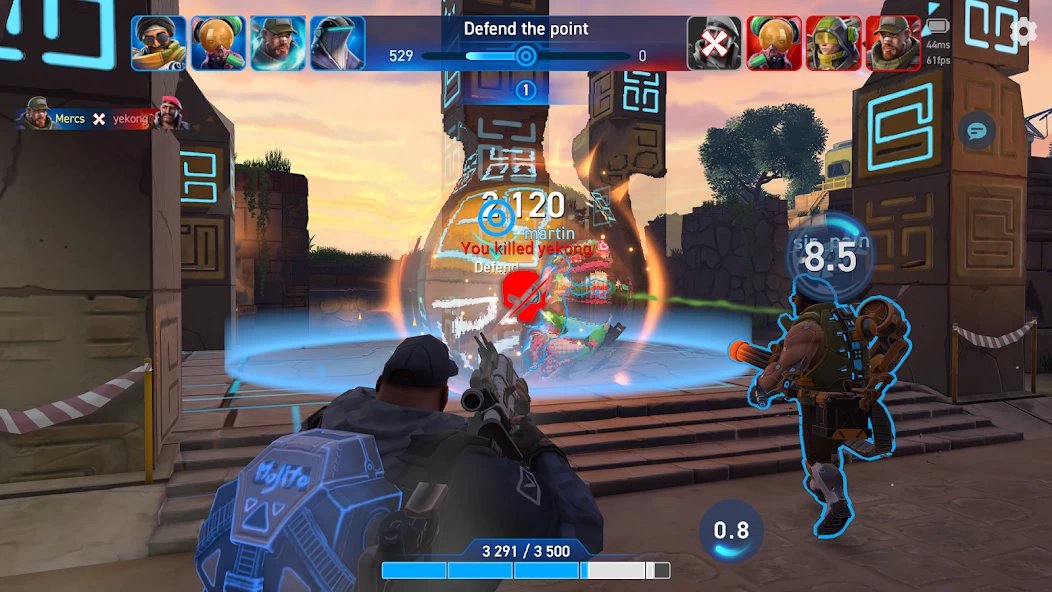Choose the blue-team hooded visor hero portrait

point(337,43)
